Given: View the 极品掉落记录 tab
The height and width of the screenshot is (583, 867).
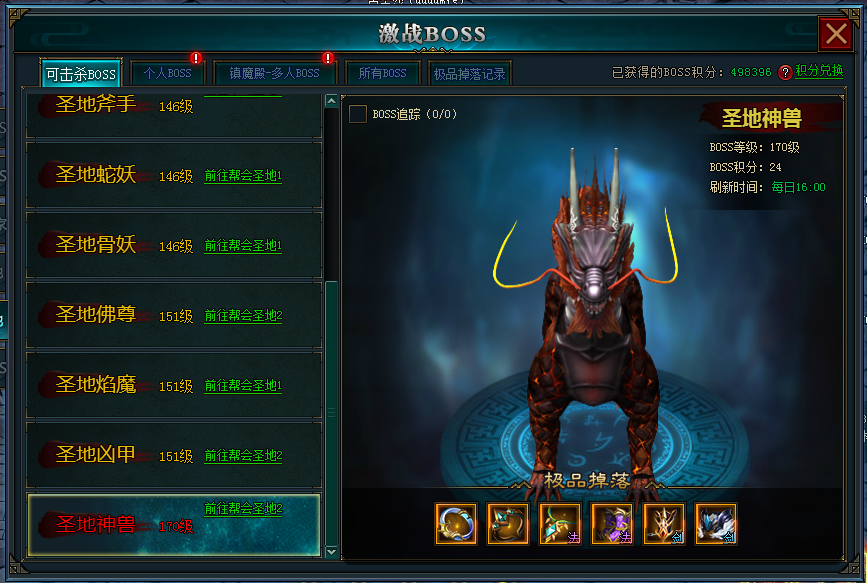Looking at the screenshot, I should [x=468, y=74].
